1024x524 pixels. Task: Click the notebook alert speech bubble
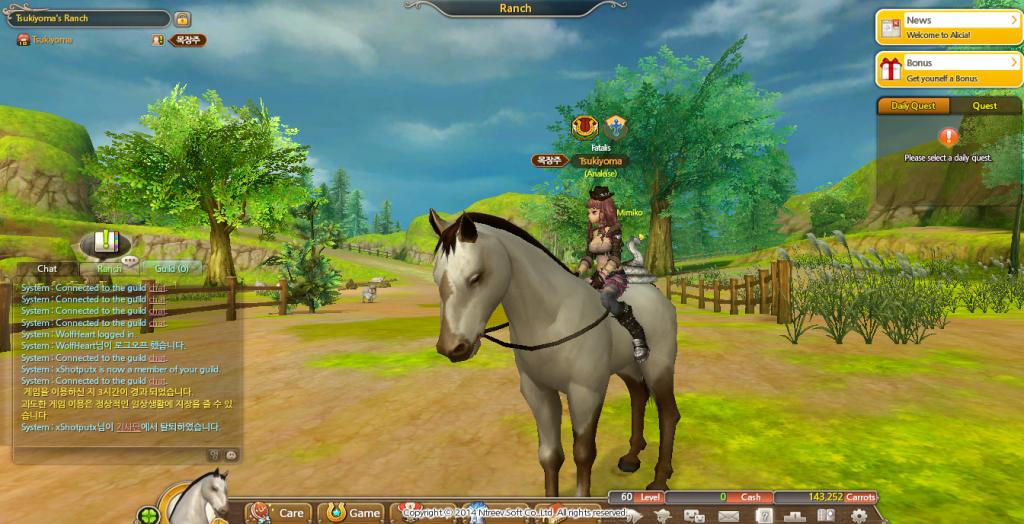[x=105, y=242]
